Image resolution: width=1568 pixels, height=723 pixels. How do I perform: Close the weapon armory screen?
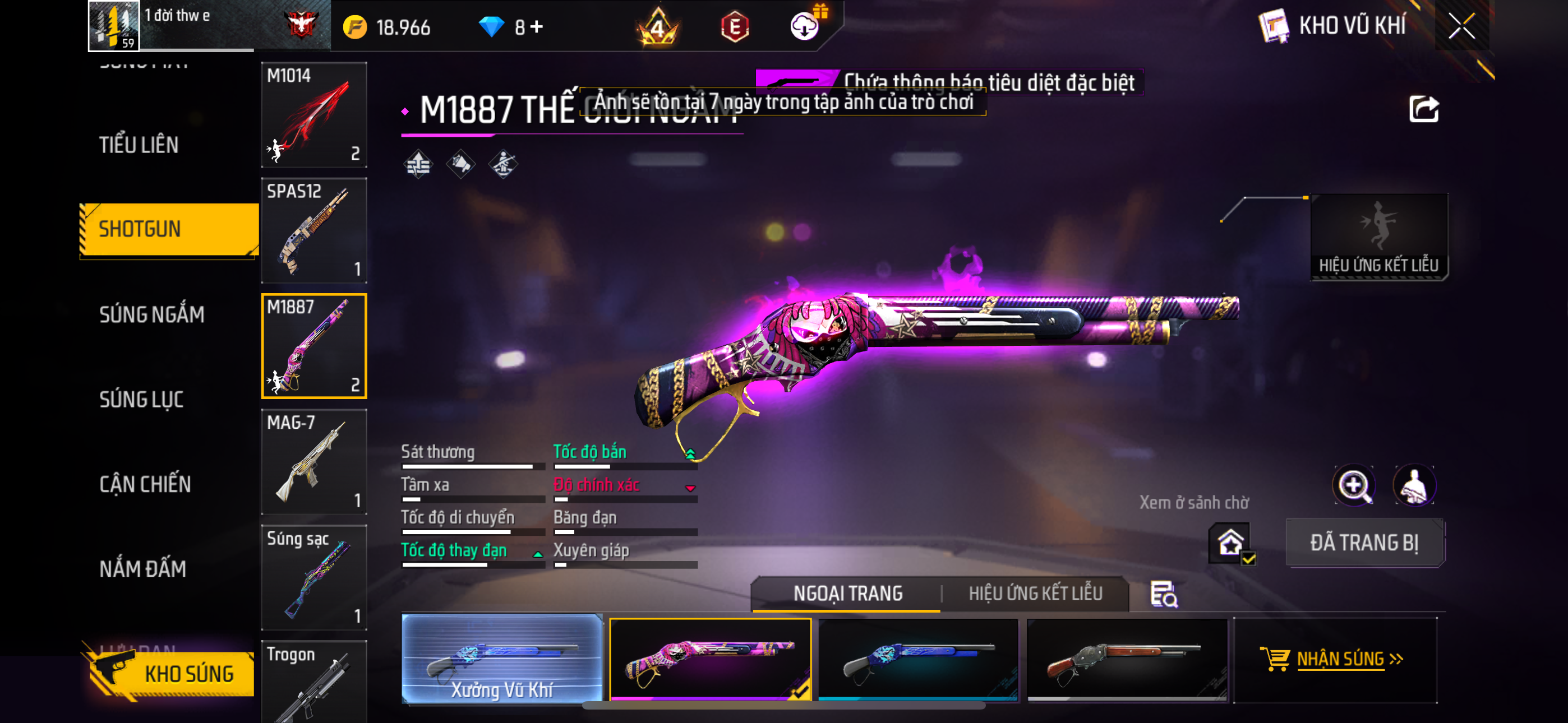1461,26
